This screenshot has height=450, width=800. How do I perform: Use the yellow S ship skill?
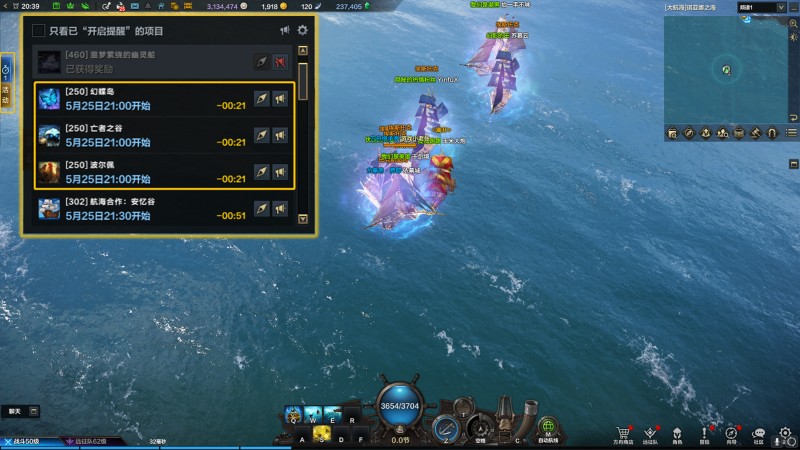point(323,434)
